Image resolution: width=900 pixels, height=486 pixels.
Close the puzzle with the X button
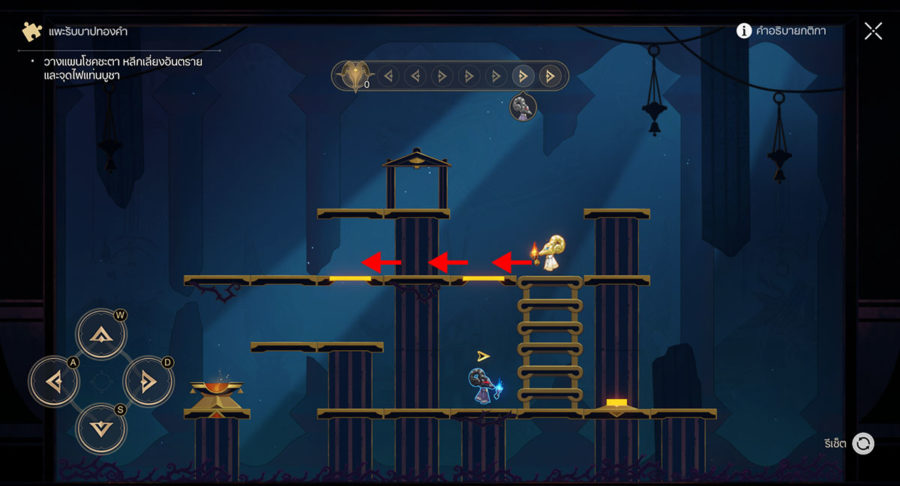click(x=873, y=31)
